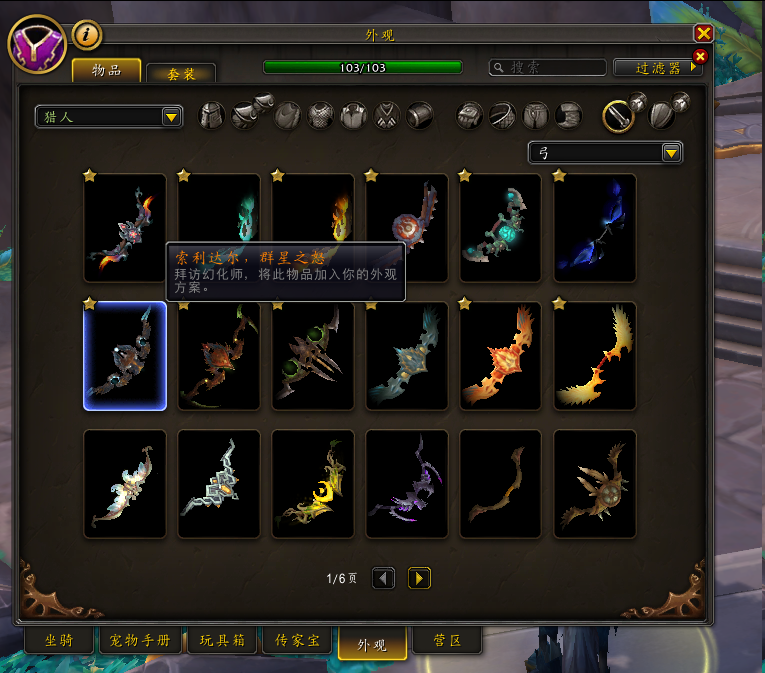Select the highlighted main-hand weapon slot icon
The width and height of the screenshot is (765, 673).
(619, 116)
